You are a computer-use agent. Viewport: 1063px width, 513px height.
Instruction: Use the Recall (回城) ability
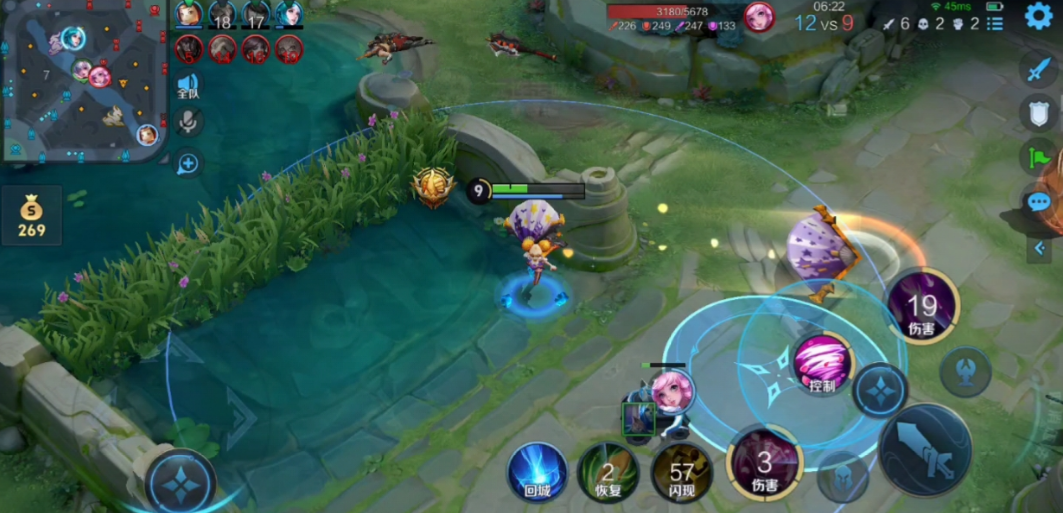point(537,471)
